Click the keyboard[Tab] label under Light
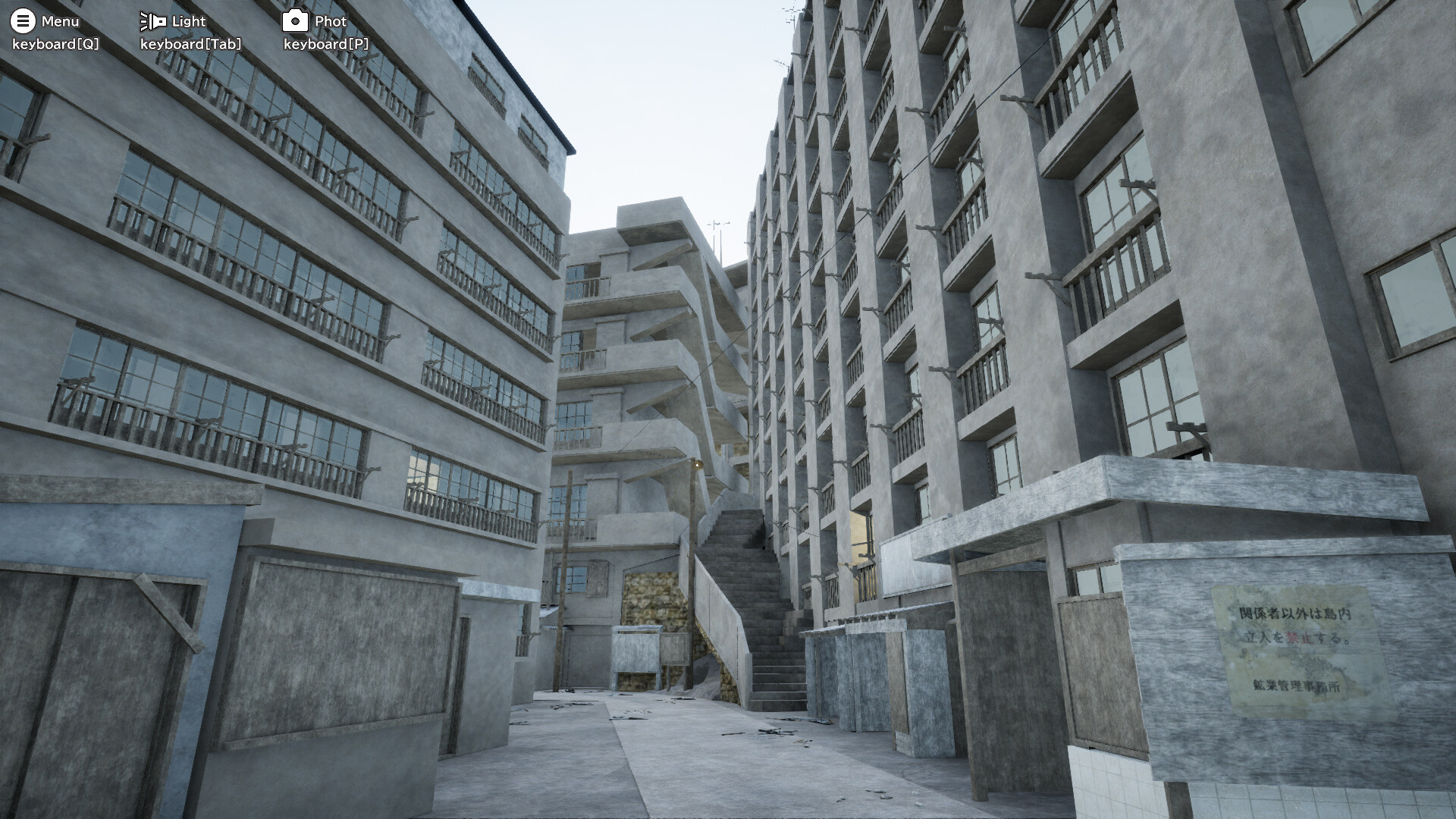 pyautogui.click(x=190, y=44)
